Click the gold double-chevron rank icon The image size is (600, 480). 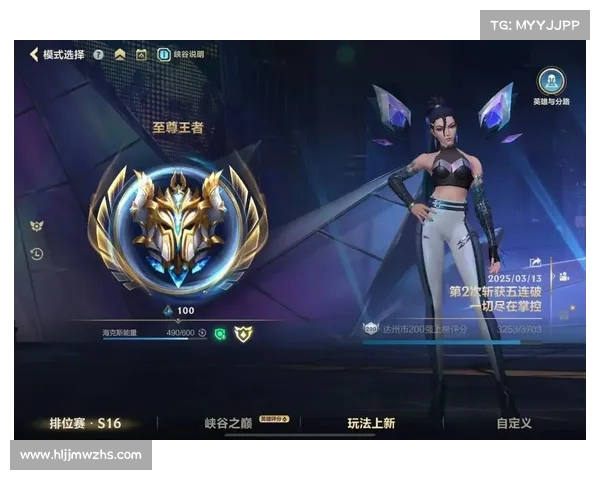pos(120,54)
